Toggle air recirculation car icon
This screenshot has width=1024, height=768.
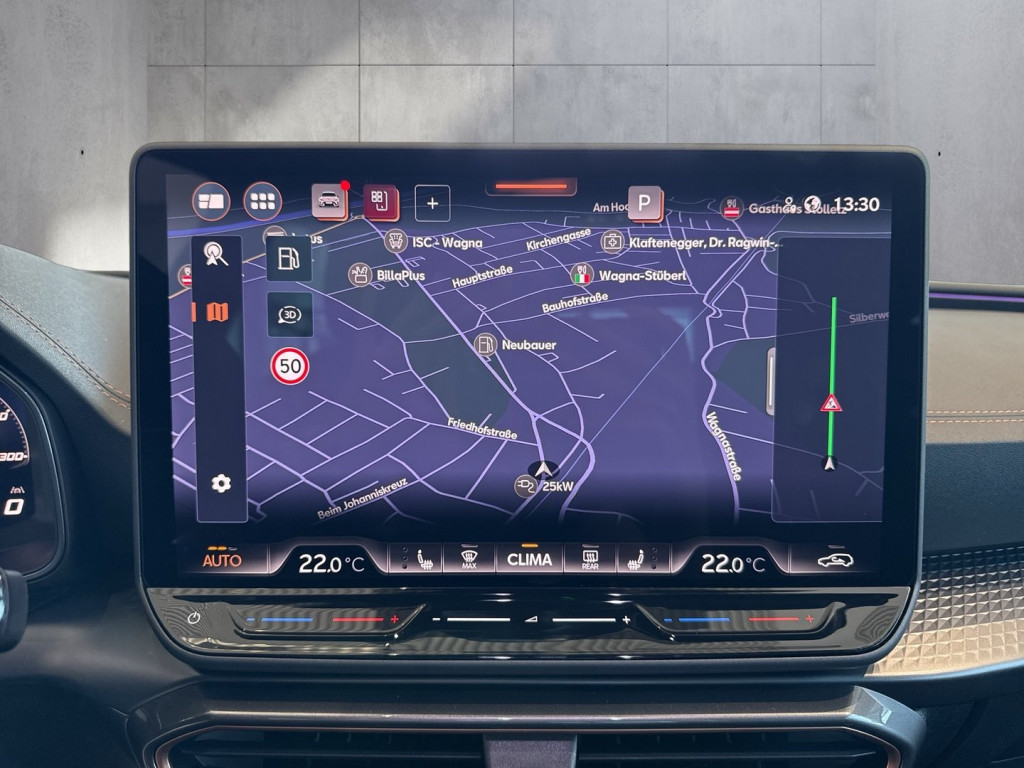point(835,560)
